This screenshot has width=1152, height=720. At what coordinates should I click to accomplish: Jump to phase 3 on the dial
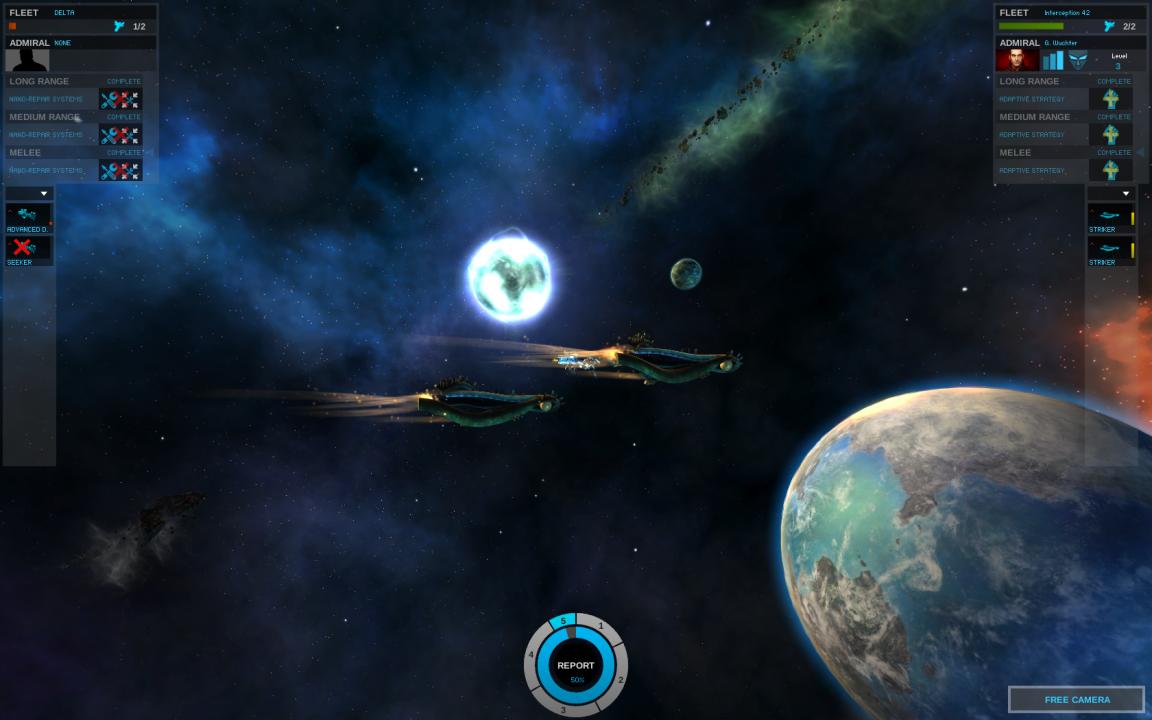click(563, 710)
